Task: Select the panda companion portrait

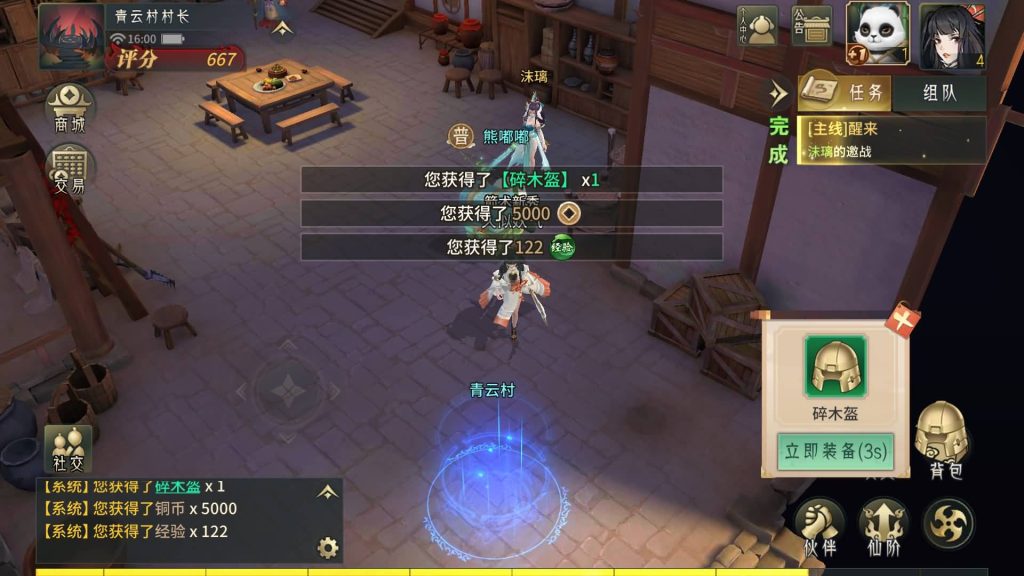Action: (x=877, y=33)
